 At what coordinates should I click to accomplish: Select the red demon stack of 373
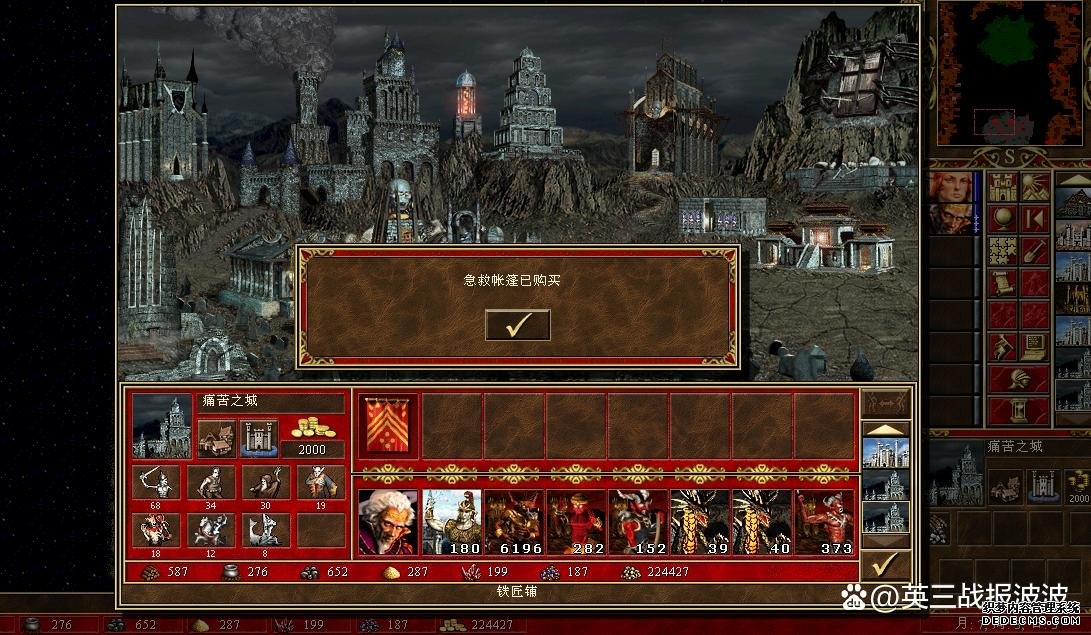pos(824,522)
